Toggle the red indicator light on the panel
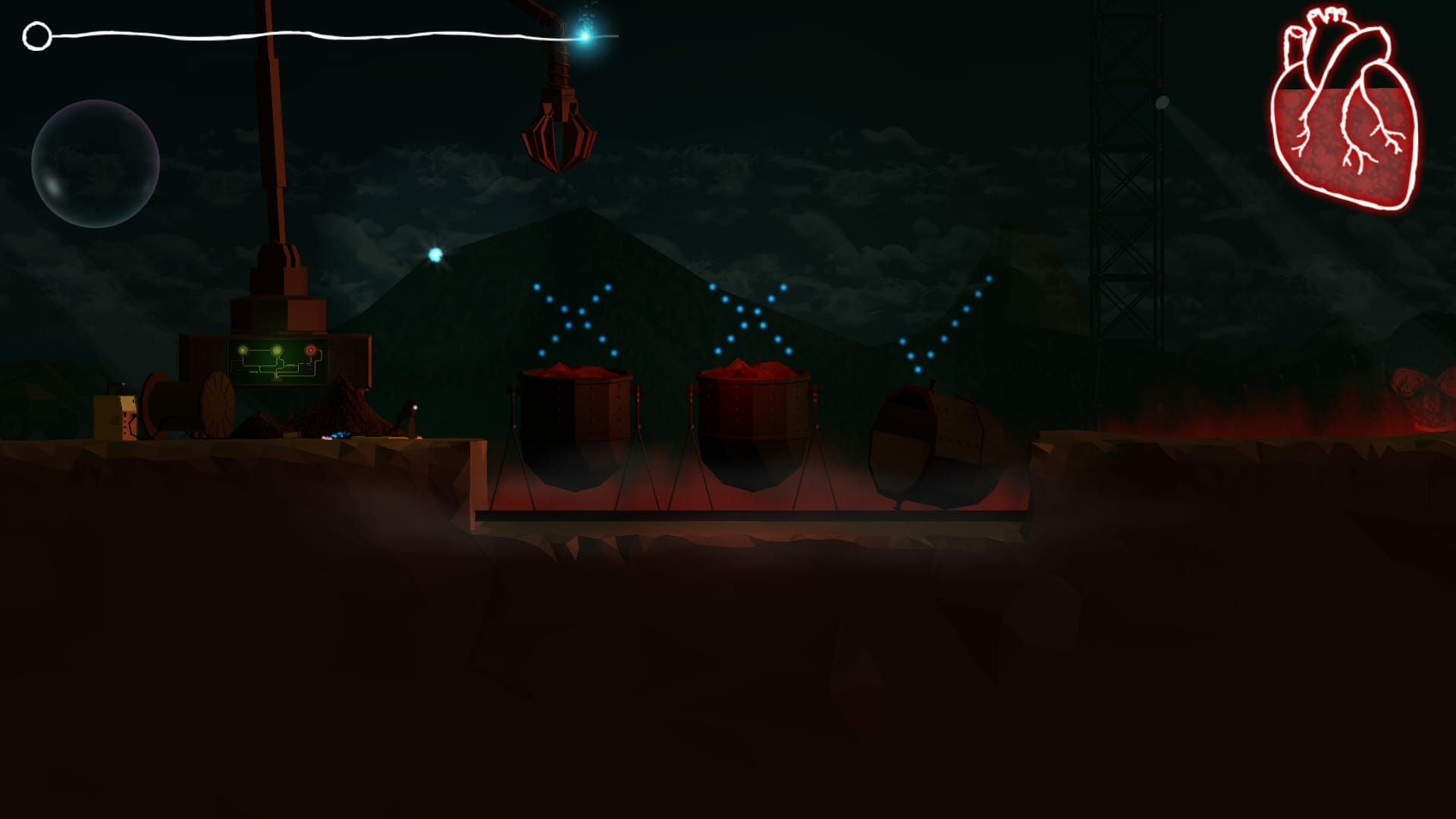This screenshot has height=819, width=1456. coord(311,350)
